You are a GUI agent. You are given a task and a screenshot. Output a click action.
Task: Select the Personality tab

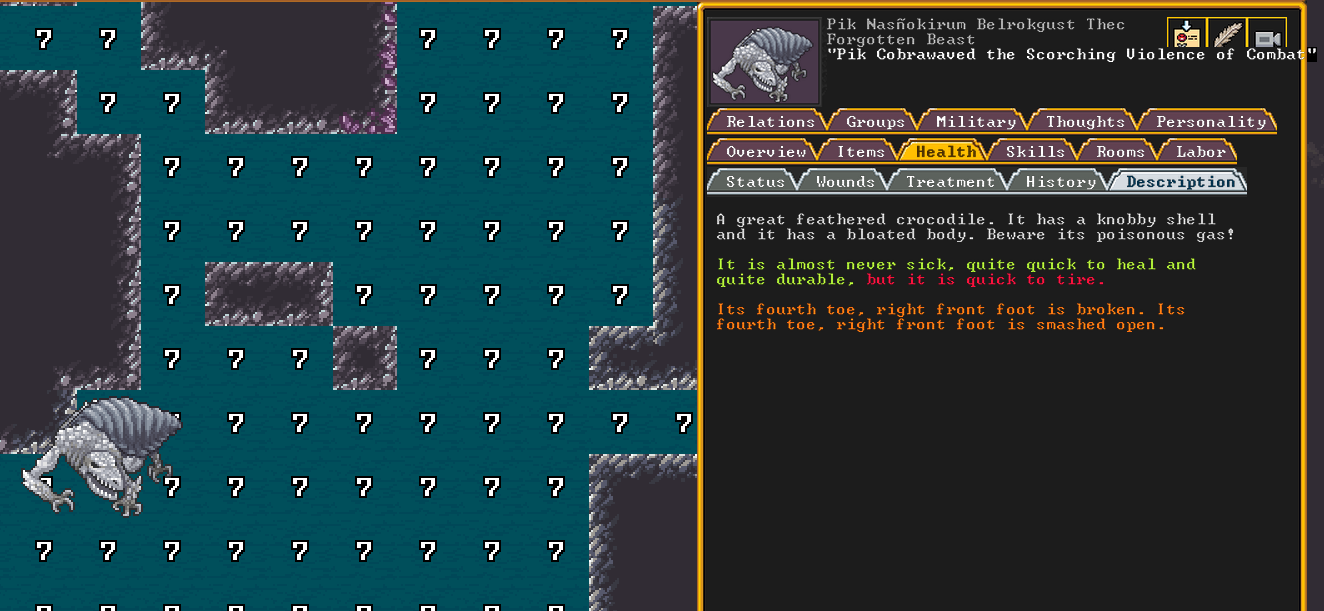click(1210, 121)
